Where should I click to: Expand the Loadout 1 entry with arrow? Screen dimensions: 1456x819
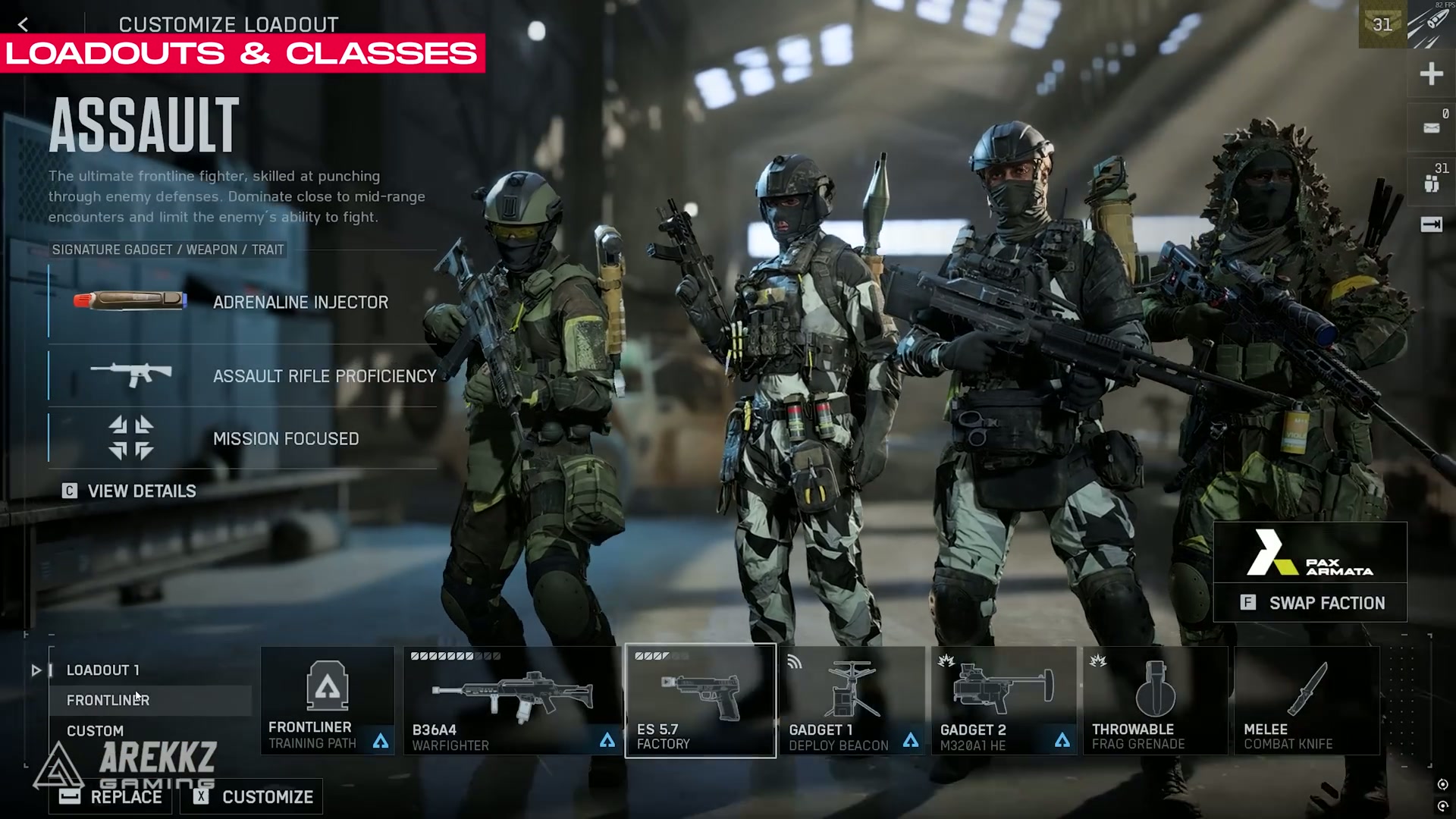click(x=36, y=670)
